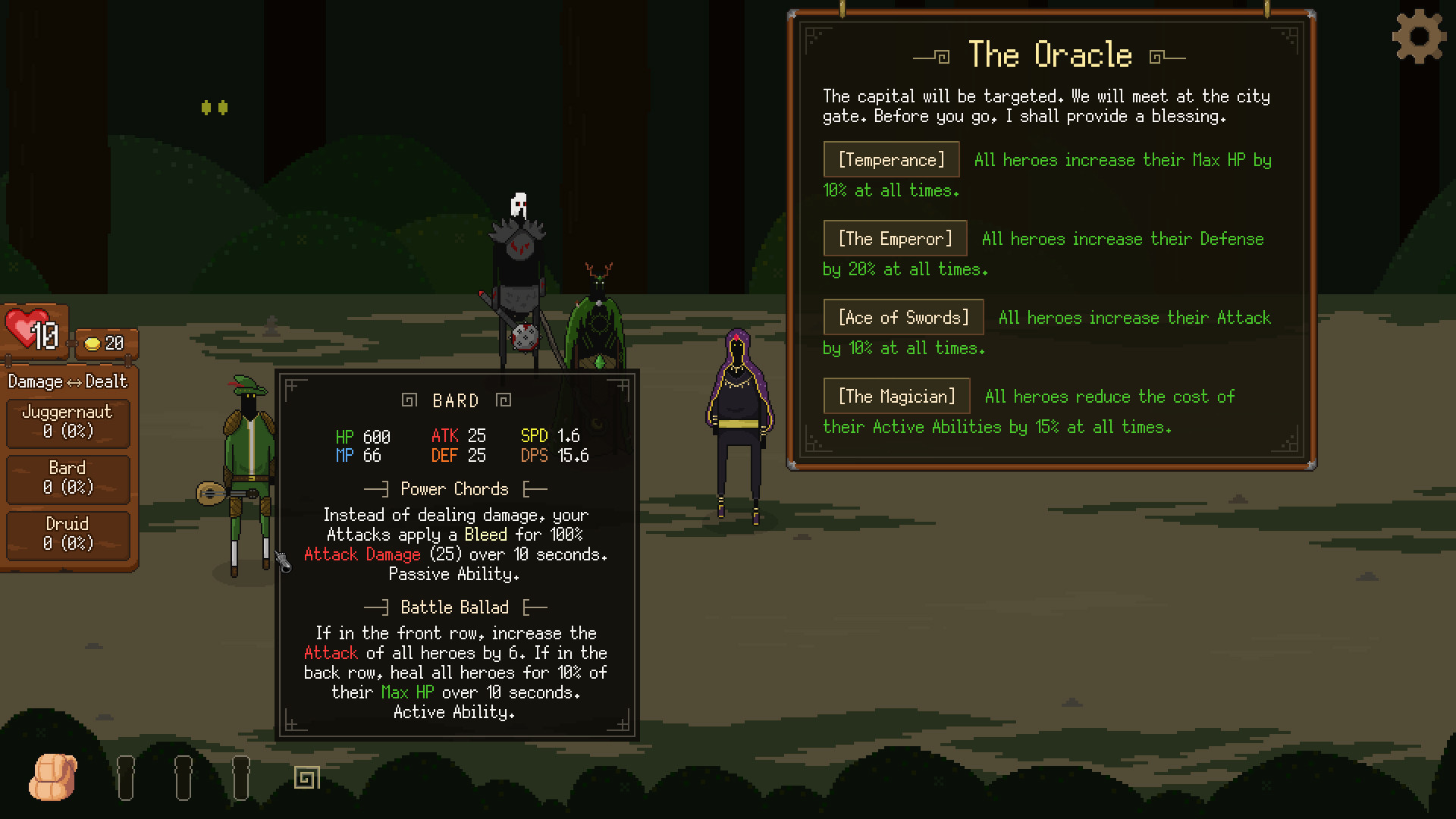Choose the Temperance blessing
Viewport: 1456px width, 819px height.
(x=891, y=160)
